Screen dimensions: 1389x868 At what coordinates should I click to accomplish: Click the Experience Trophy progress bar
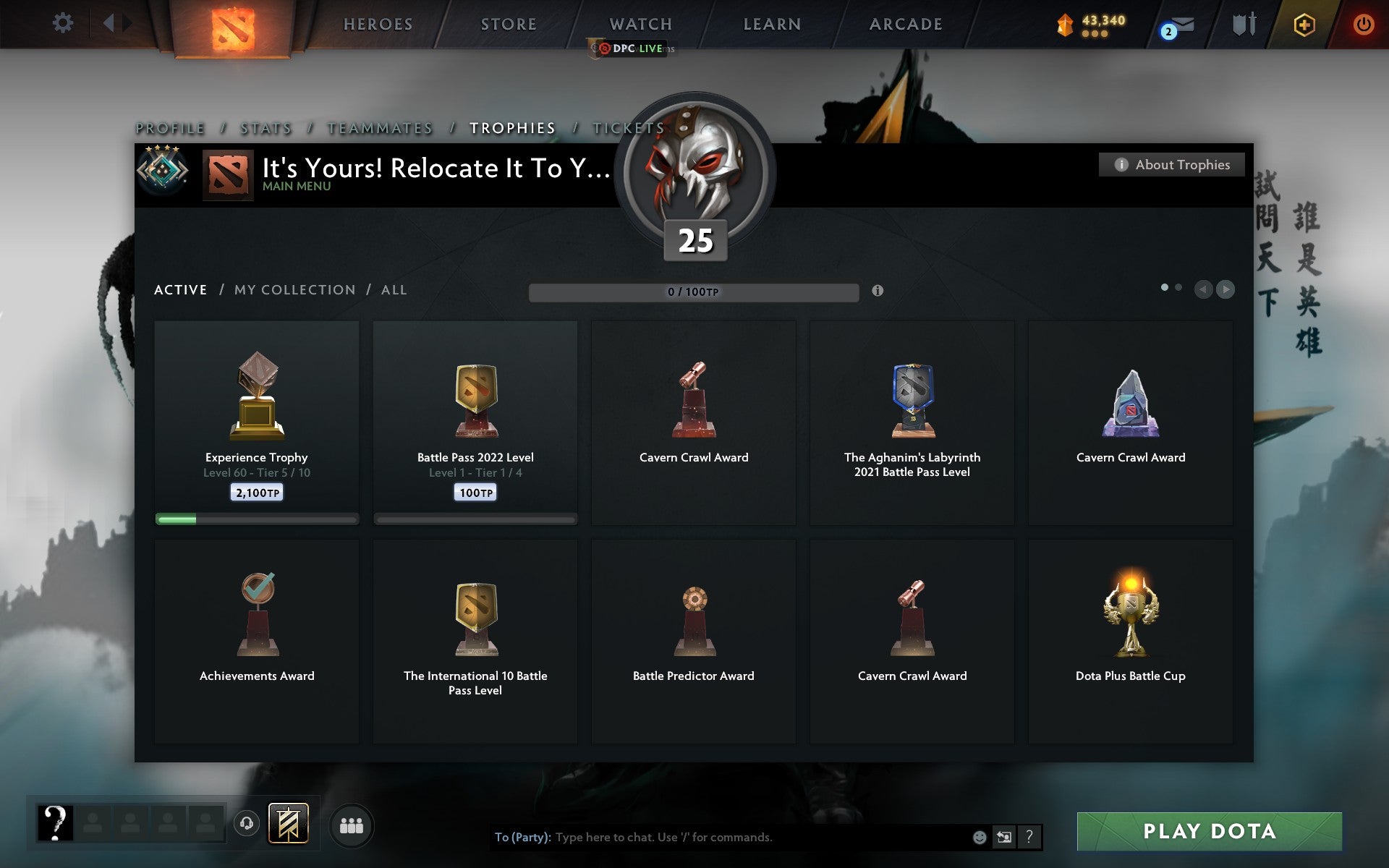pos(257,519)
